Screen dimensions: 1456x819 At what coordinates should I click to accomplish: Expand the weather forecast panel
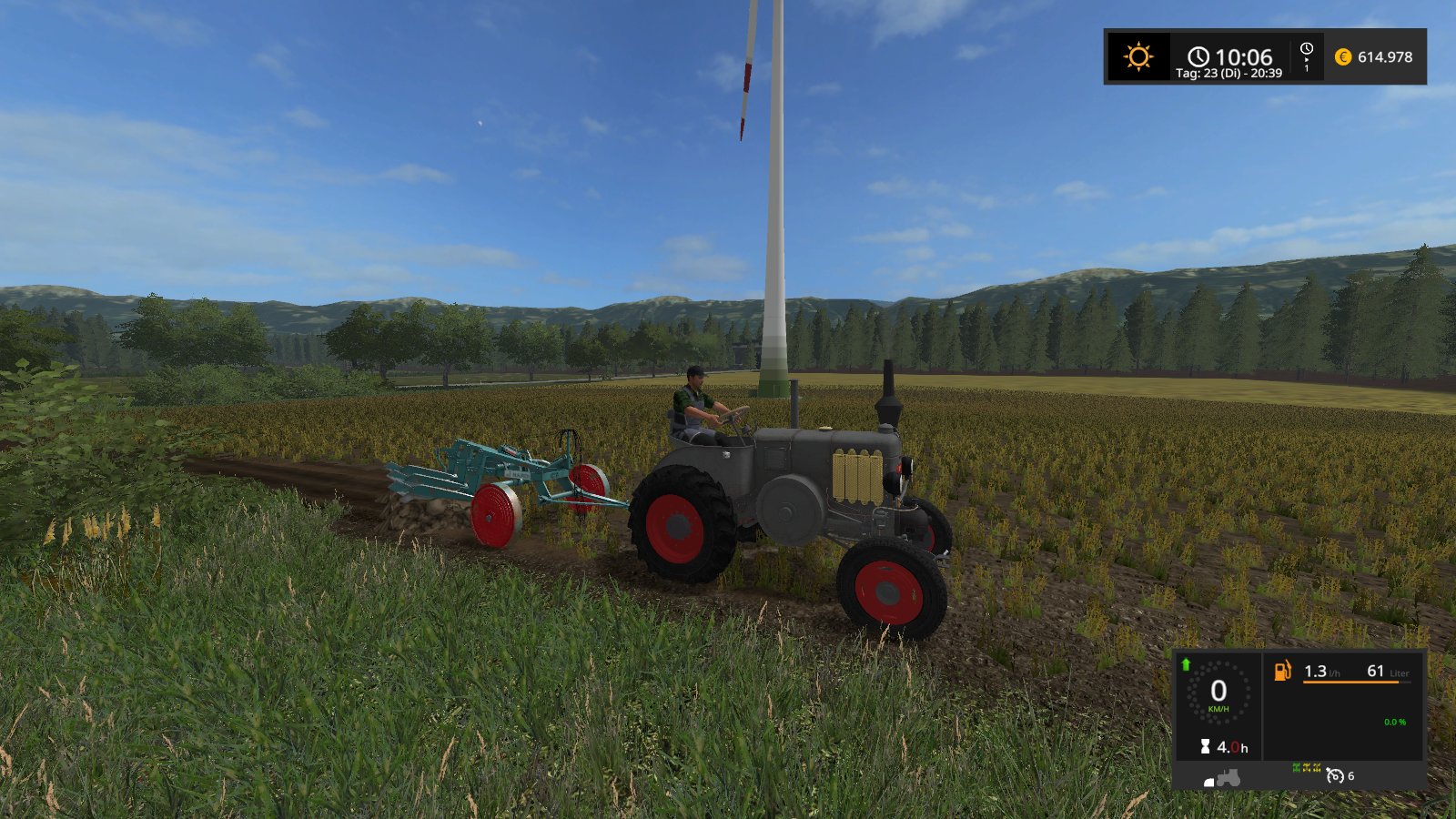[1139, 56]
